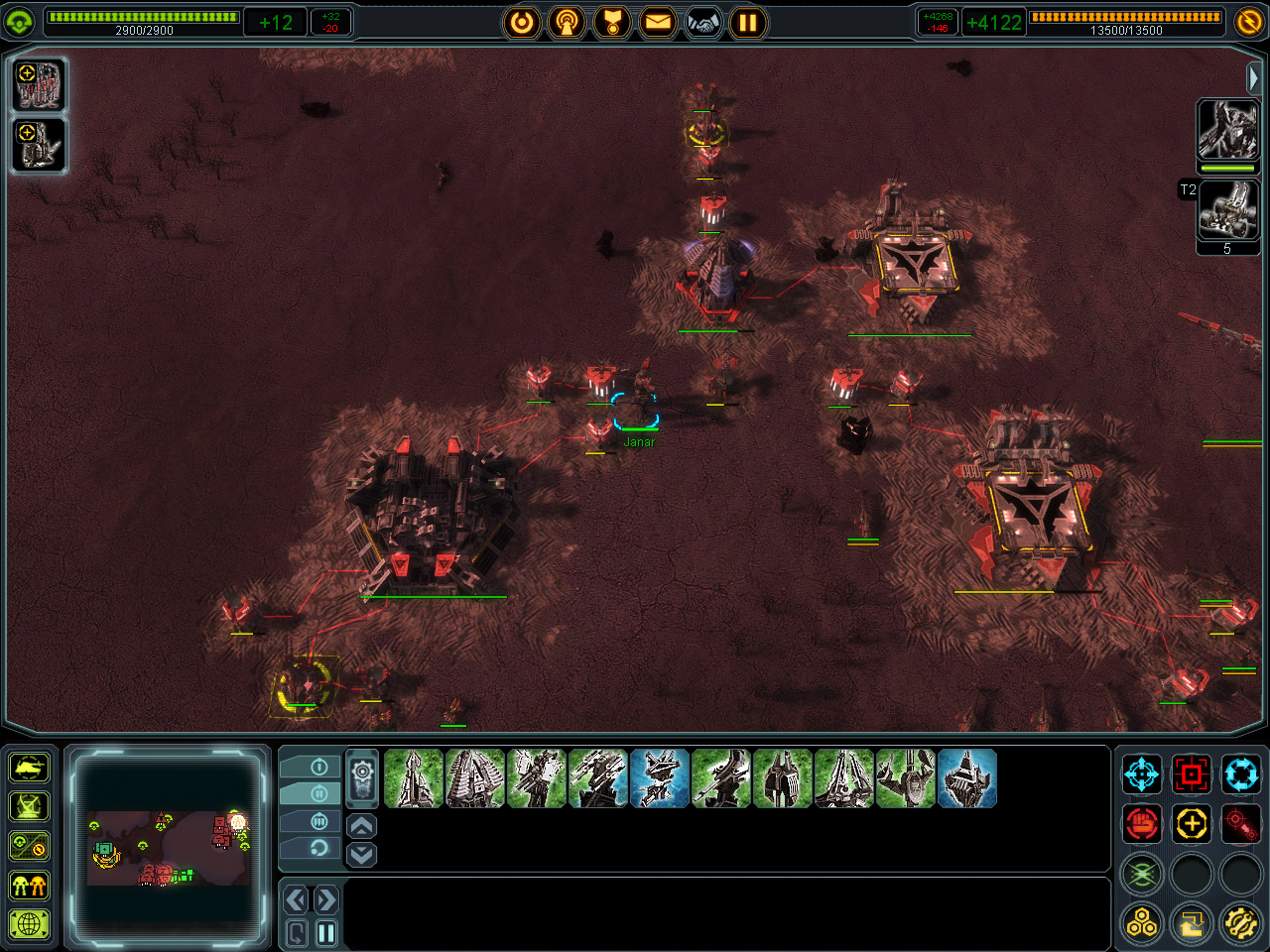1270x952 pixels.
Task: Pause the game from the top bar
Action: (748, 22)
